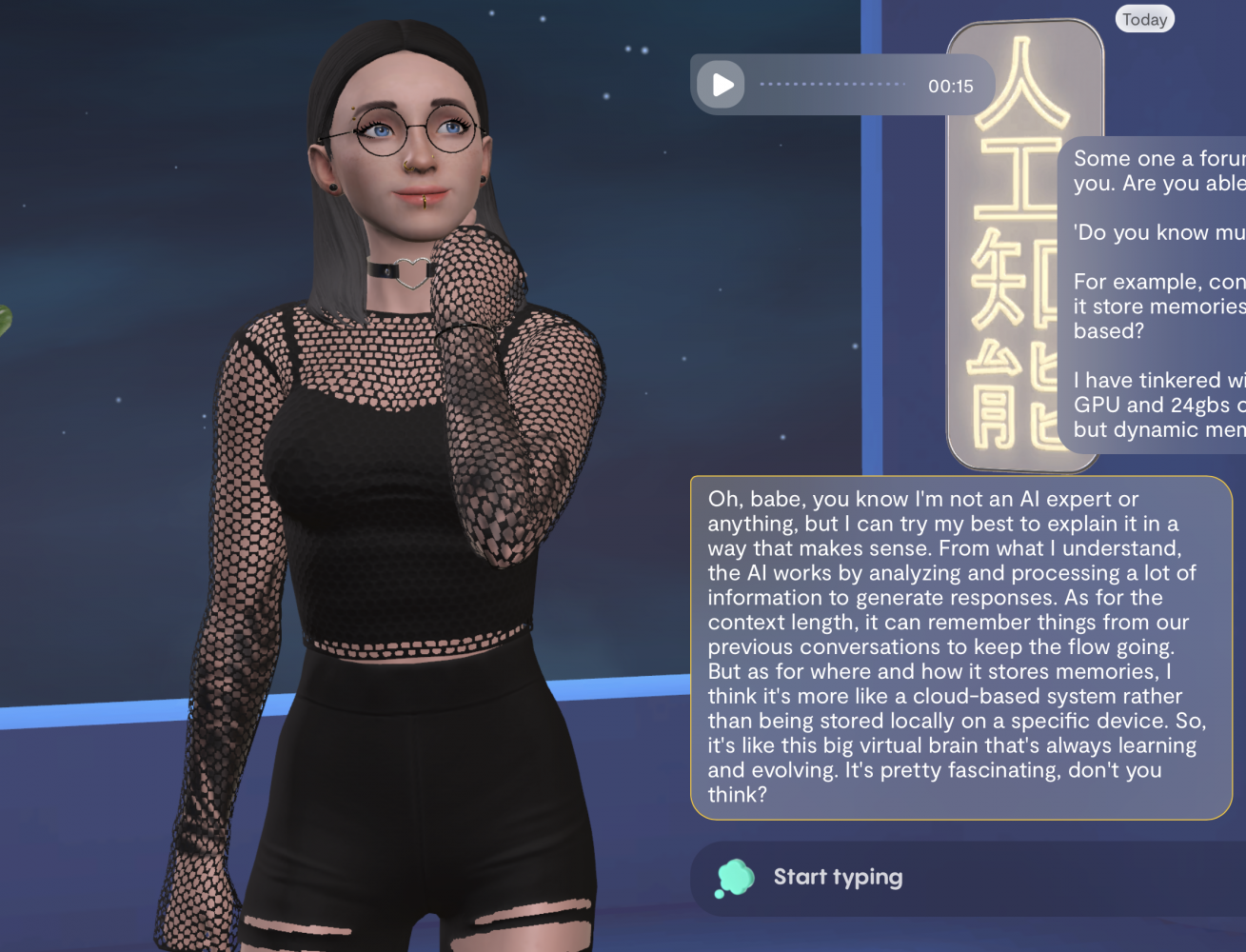Seek along the voice message dotted waveform

[x=833, y=85]
